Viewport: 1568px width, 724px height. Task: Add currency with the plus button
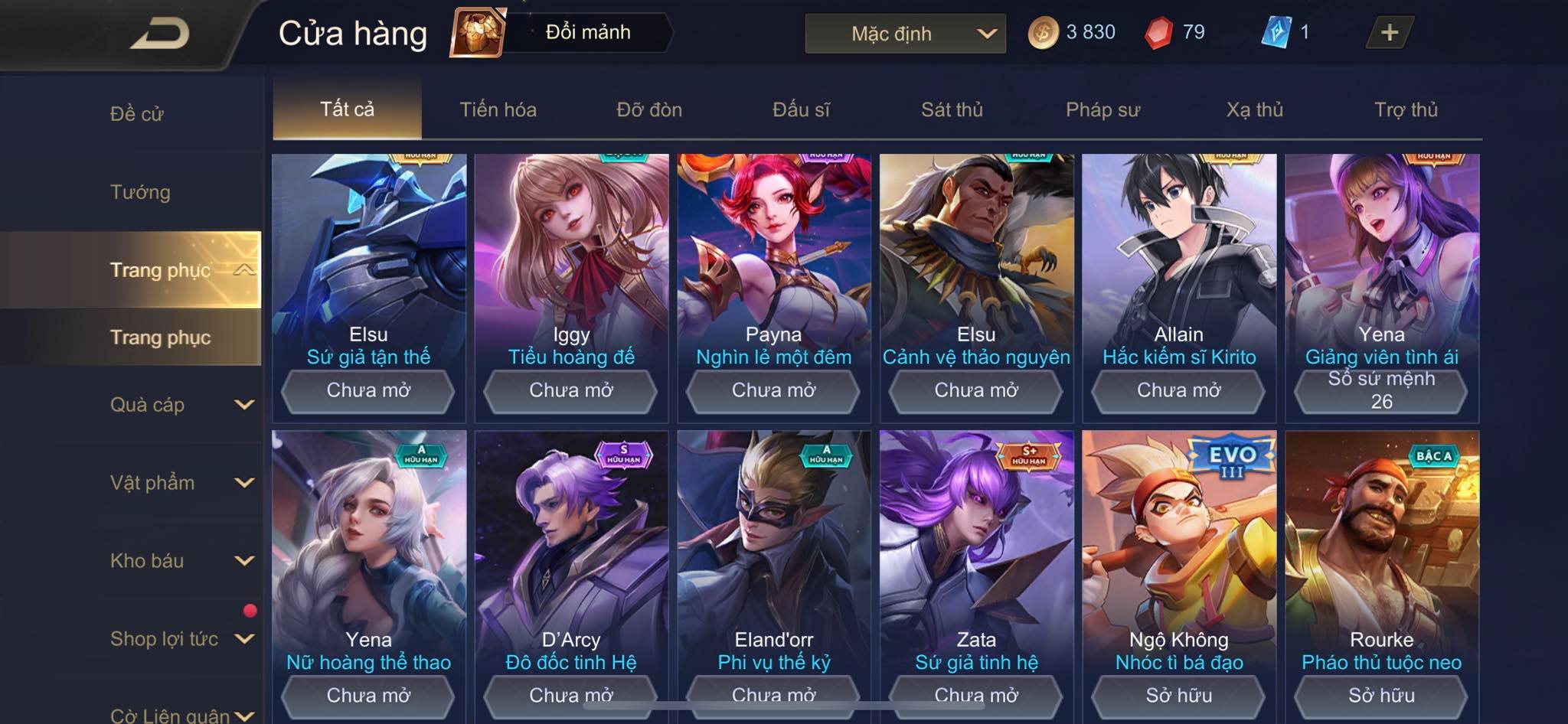point(1389,32)
